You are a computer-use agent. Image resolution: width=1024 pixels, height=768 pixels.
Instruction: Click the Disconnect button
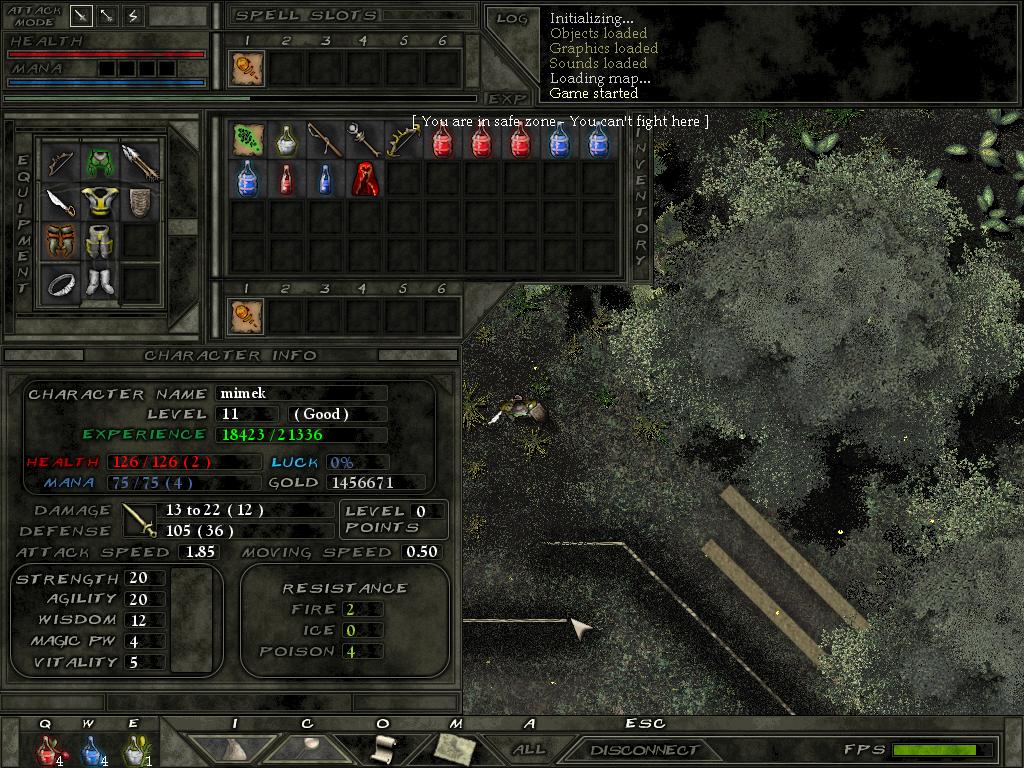643,749
